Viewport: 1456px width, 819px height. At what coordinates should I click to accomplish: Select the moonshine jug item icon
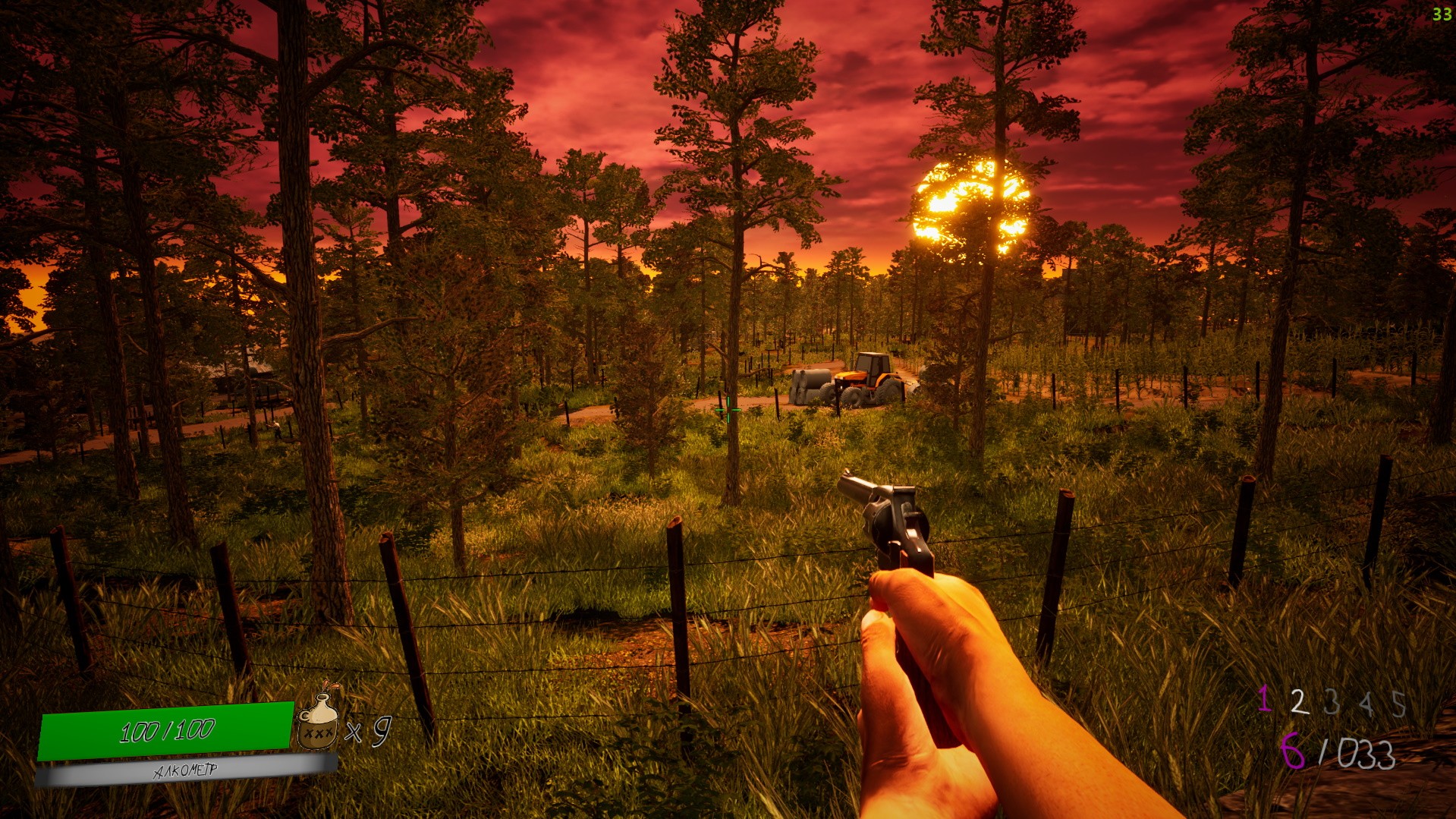pos(319,721)
